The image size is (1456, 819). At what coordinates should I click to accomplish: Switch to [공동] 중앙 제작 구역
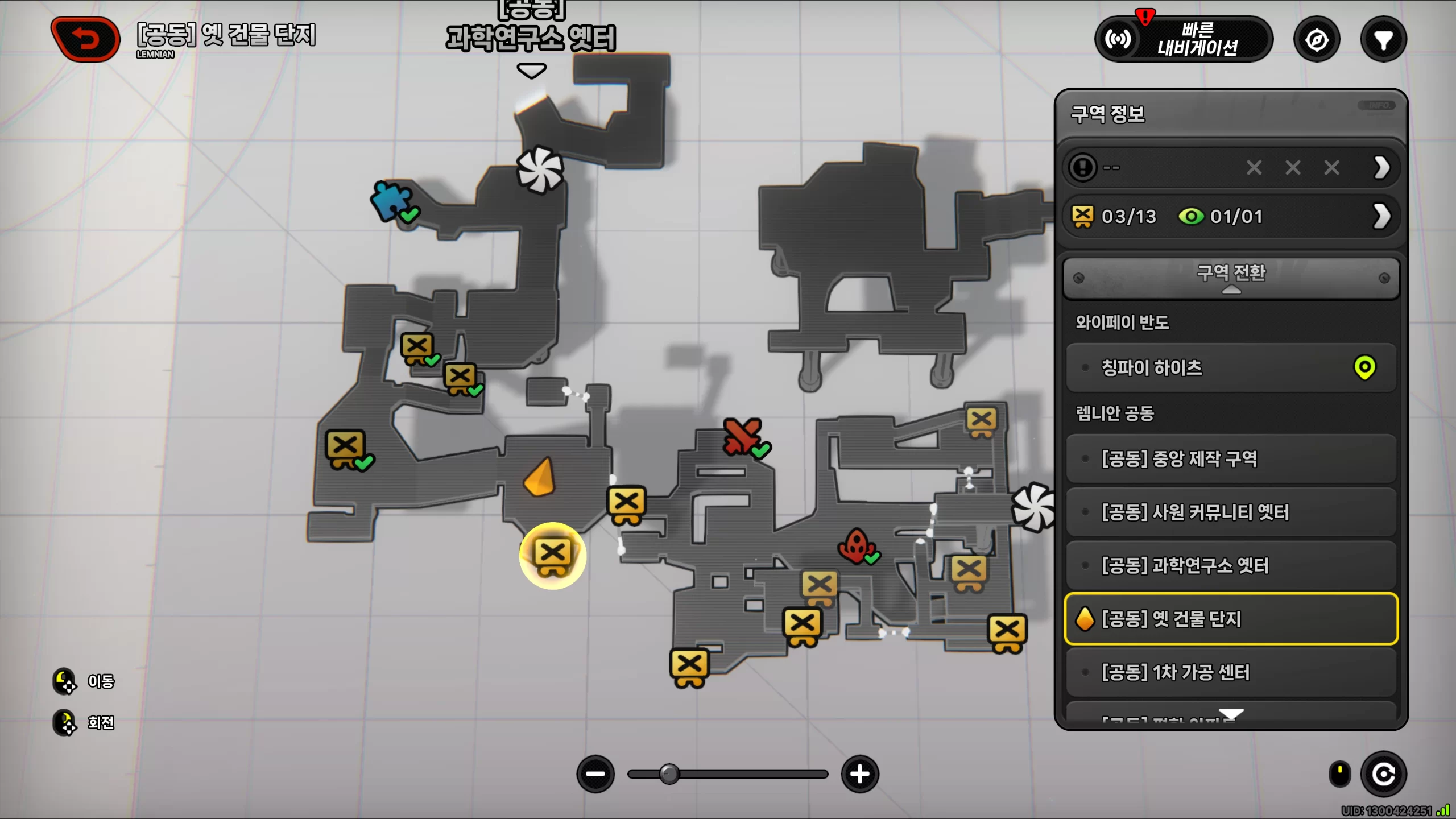1231,458
